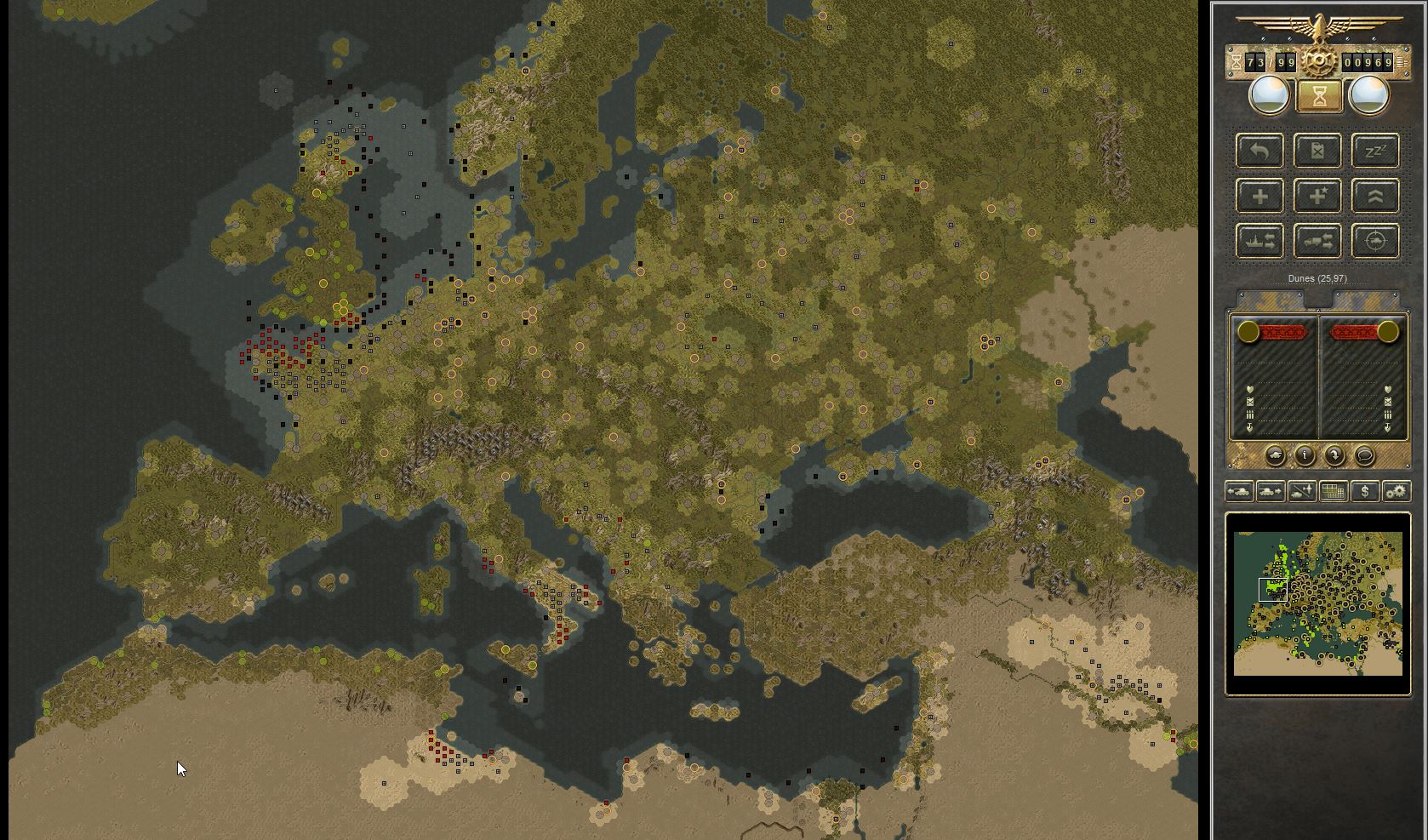Screen dimensions: 1428x840
Task: Click the circular tank unit button
Action: (1274, 454)
